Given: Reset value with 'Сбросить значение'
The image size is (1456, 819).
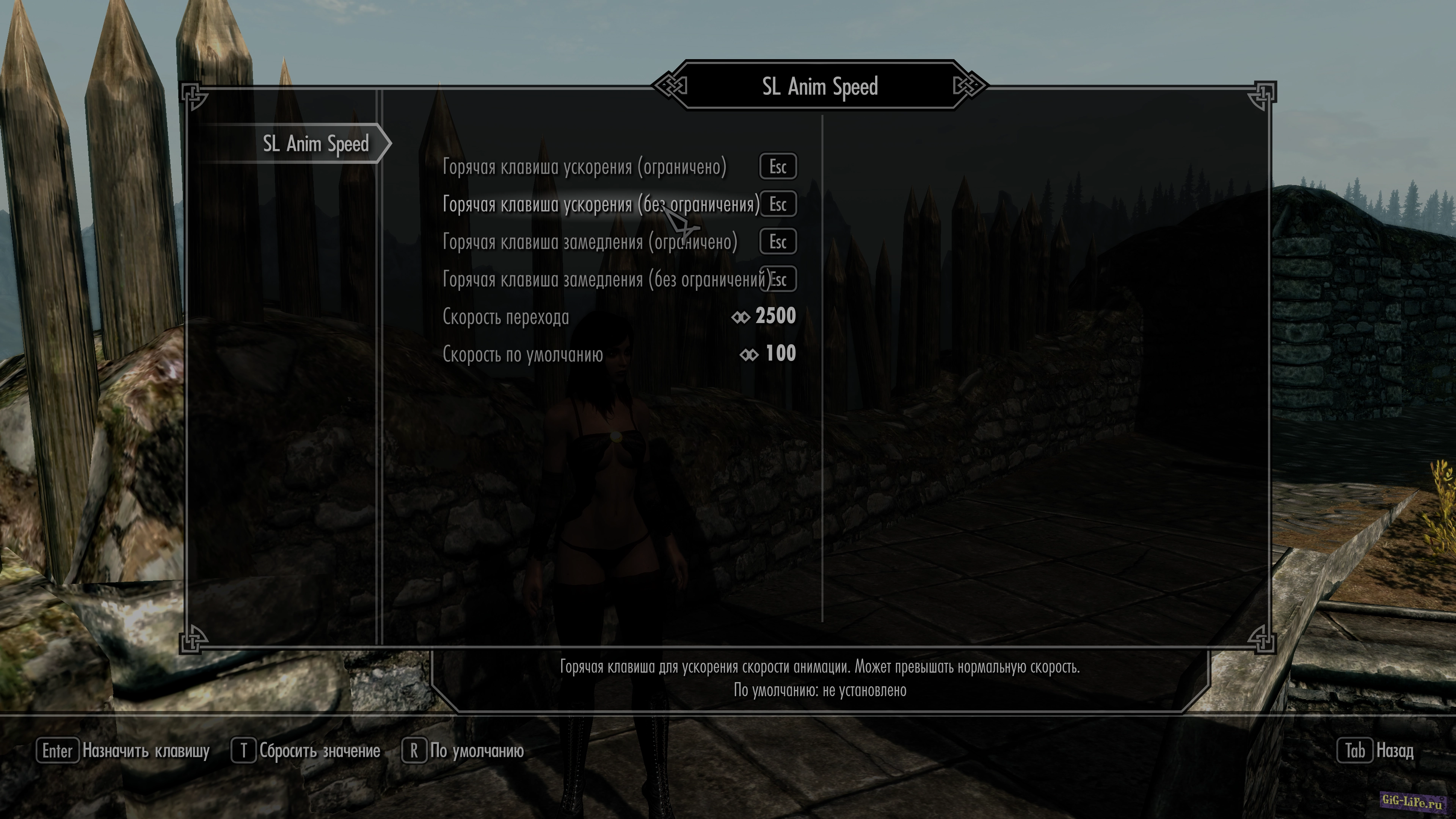Looking at the screenshot, I should (x=306, y=751).
